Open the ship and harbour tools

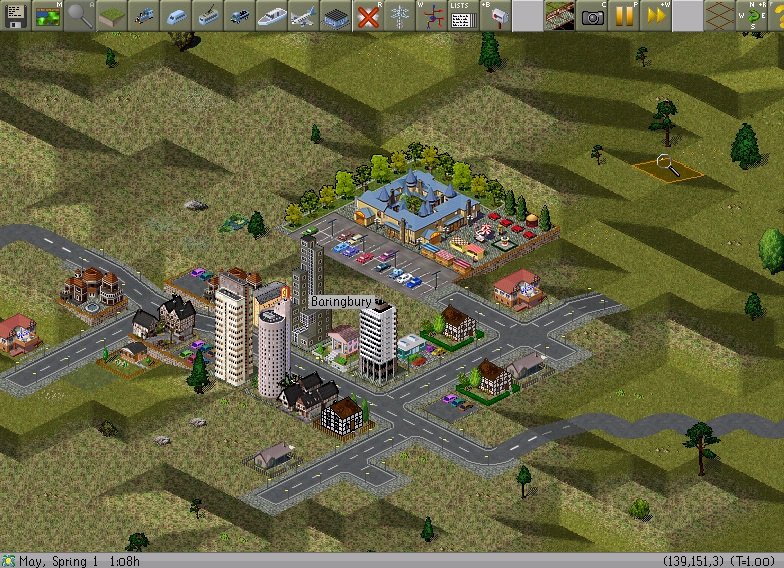pos(271,15)
